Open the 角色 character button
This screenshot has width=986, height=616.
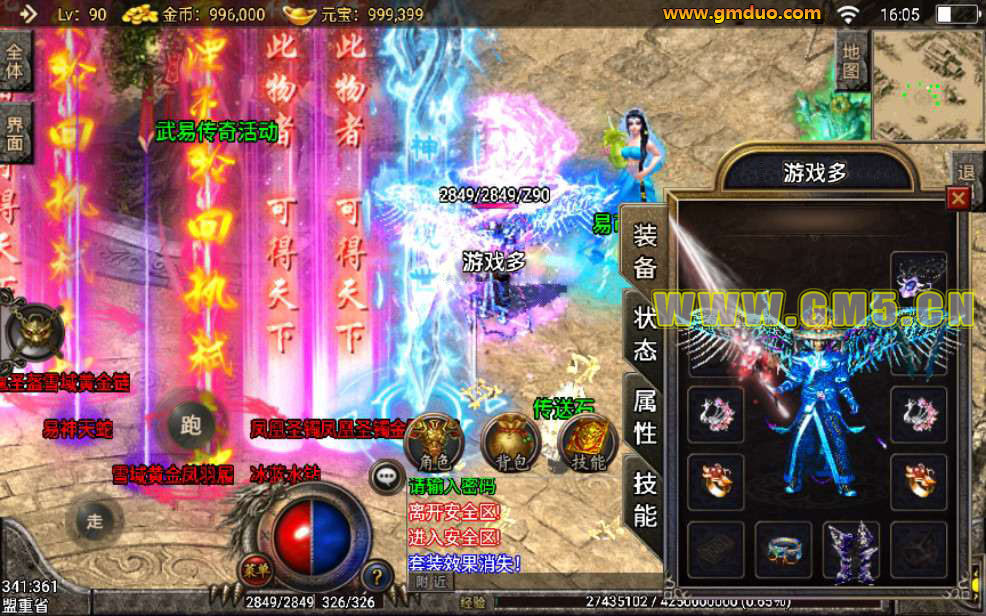point(434,441)
